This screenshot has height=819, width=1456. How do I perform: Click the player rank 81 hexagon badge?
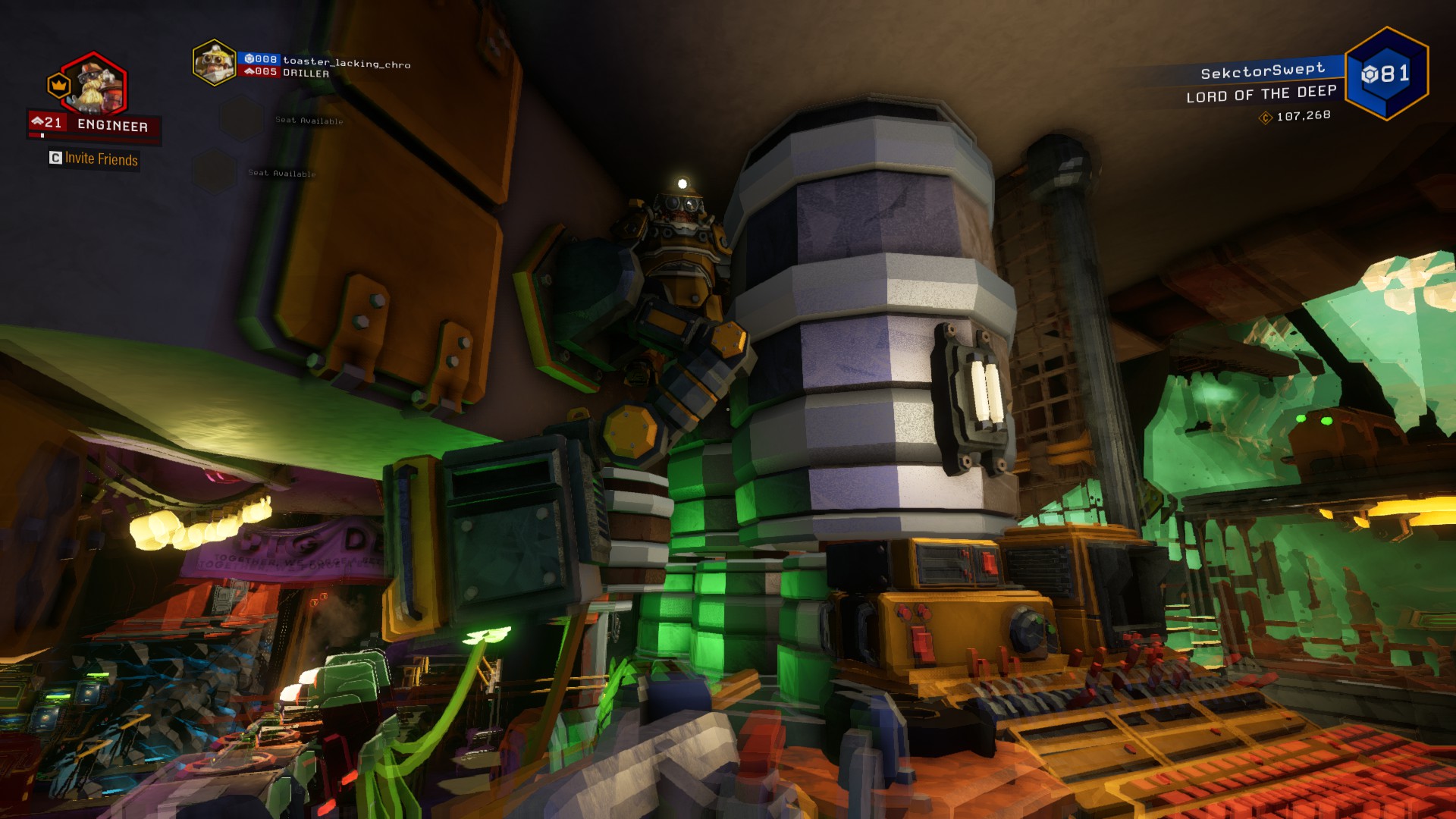tap(1385, 74)
